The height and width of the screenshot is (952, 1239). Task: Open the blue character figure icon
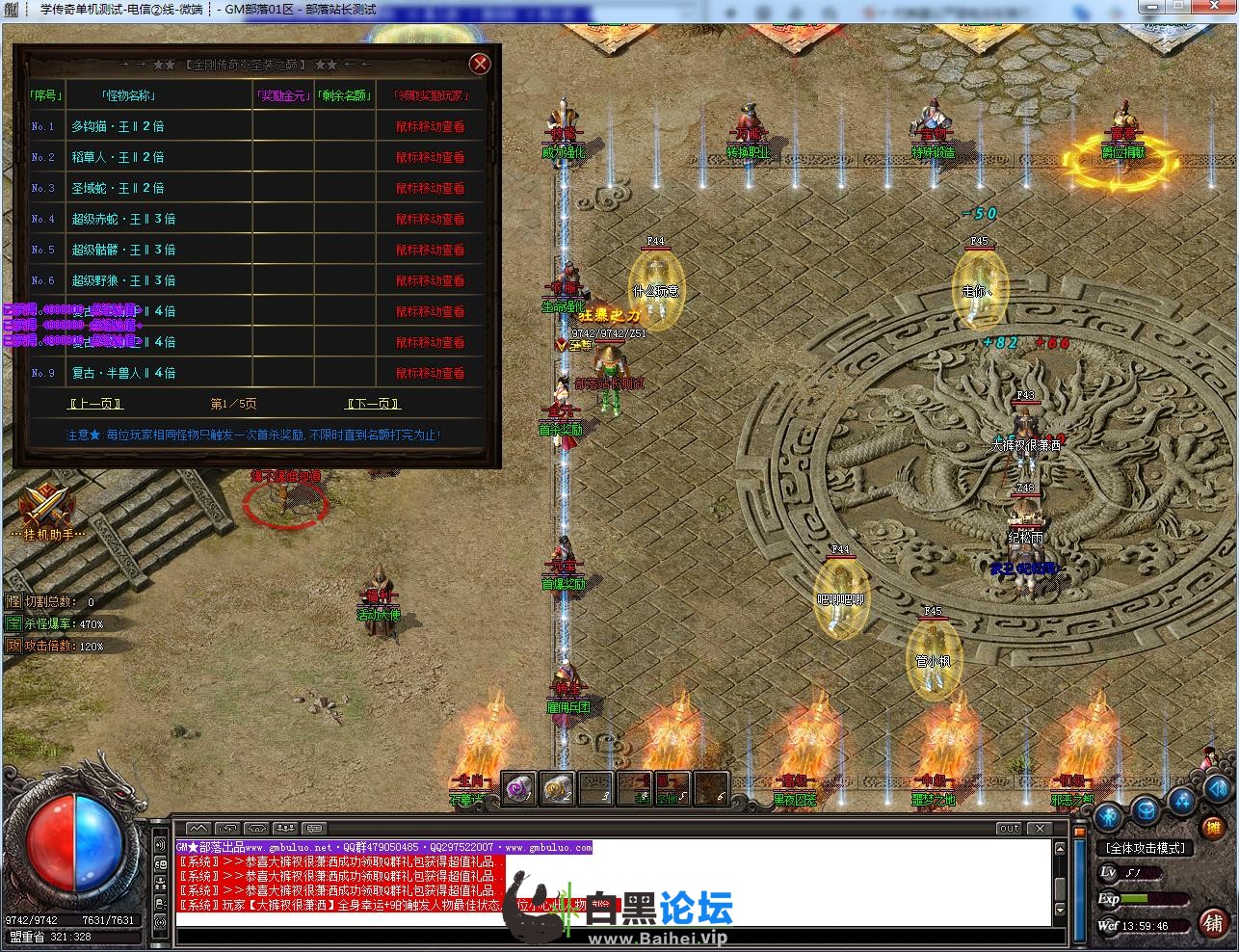coord(1108,819)
